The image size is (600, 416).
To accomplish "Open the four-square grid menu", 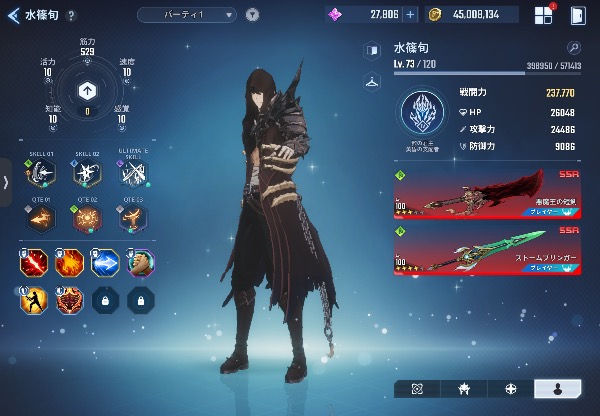I will [x=543, y=15].
